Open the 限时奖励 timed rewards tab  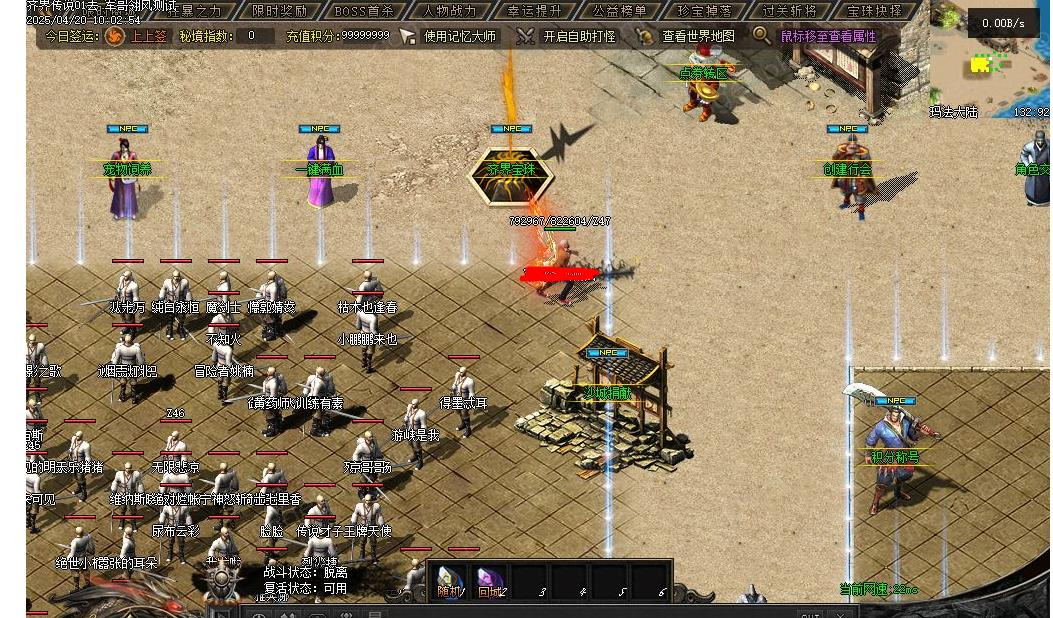tap(280, 11)
